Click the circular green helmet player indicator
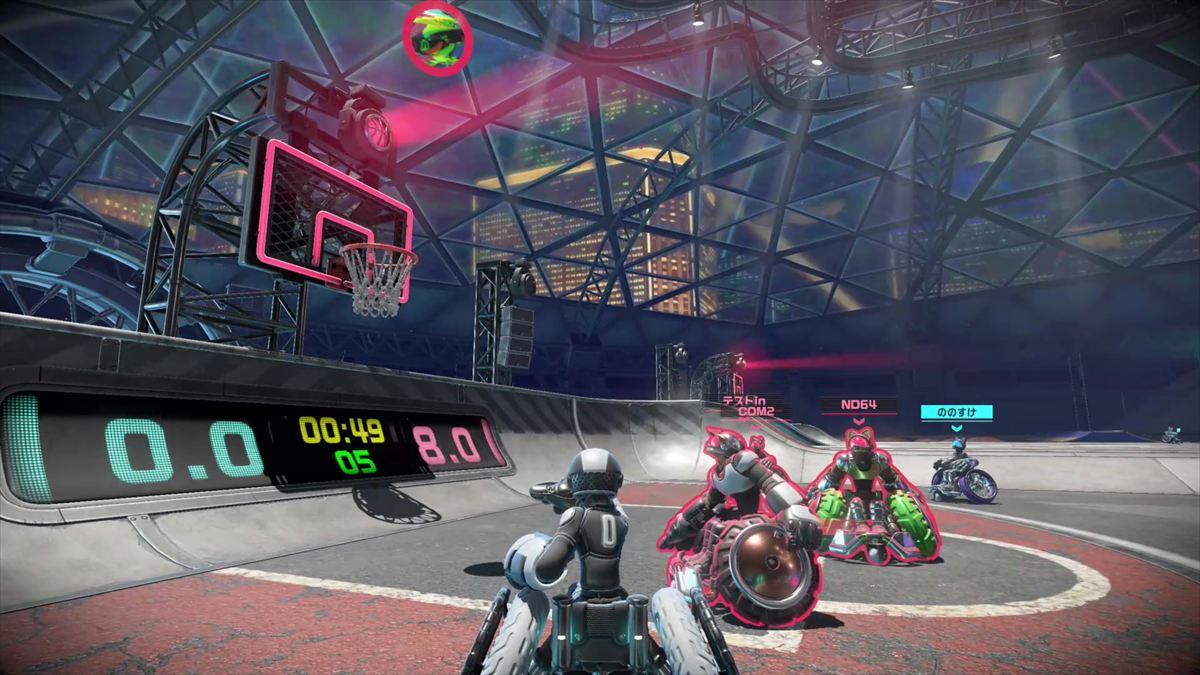Viewport: 1200px width, 675px height. 435,36
